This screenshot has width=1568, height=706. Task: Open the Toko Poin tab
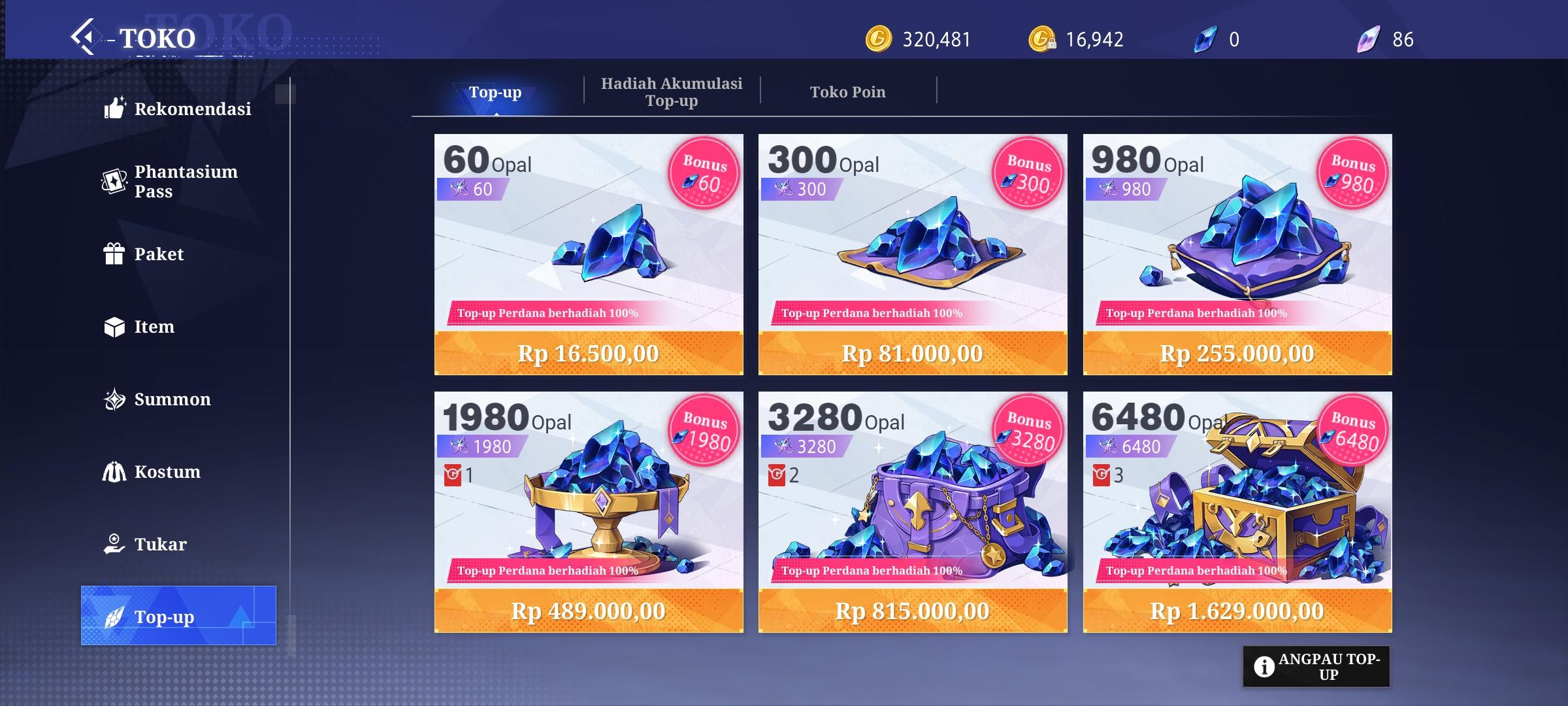coord(847,92)
